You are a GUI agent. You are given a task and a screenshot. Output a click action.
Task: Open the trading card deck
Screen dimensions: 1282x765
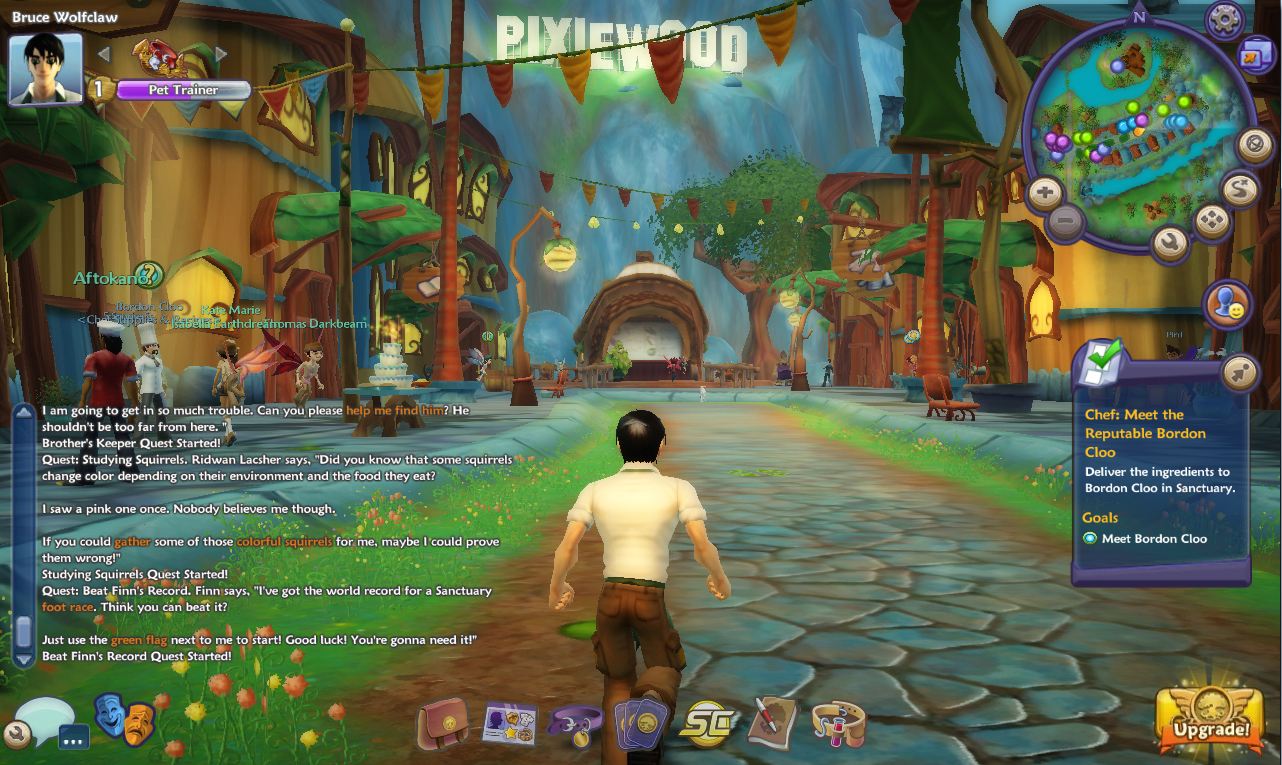(x=641, y=723)
